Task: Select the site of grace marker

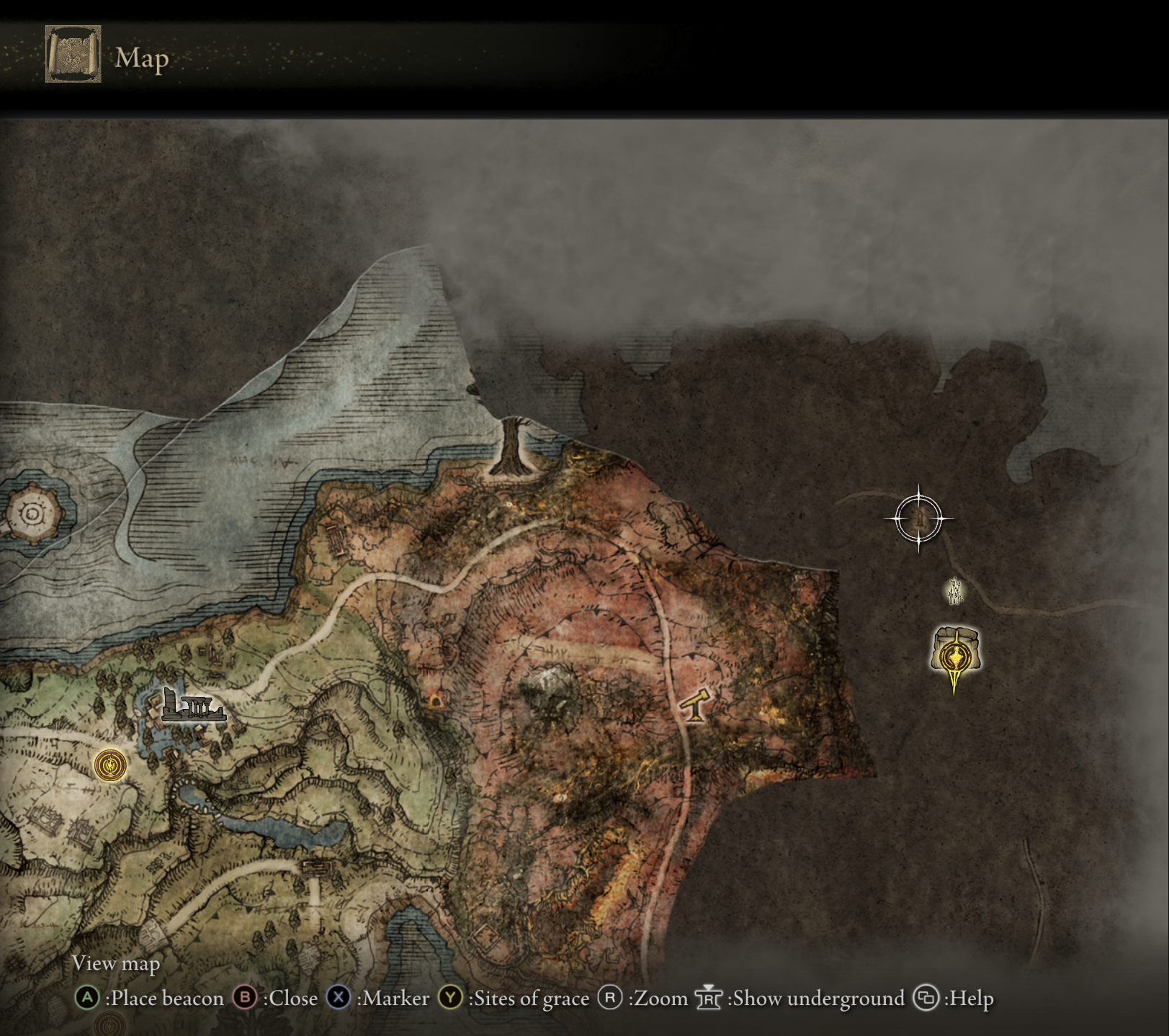Action: [110, 765]
